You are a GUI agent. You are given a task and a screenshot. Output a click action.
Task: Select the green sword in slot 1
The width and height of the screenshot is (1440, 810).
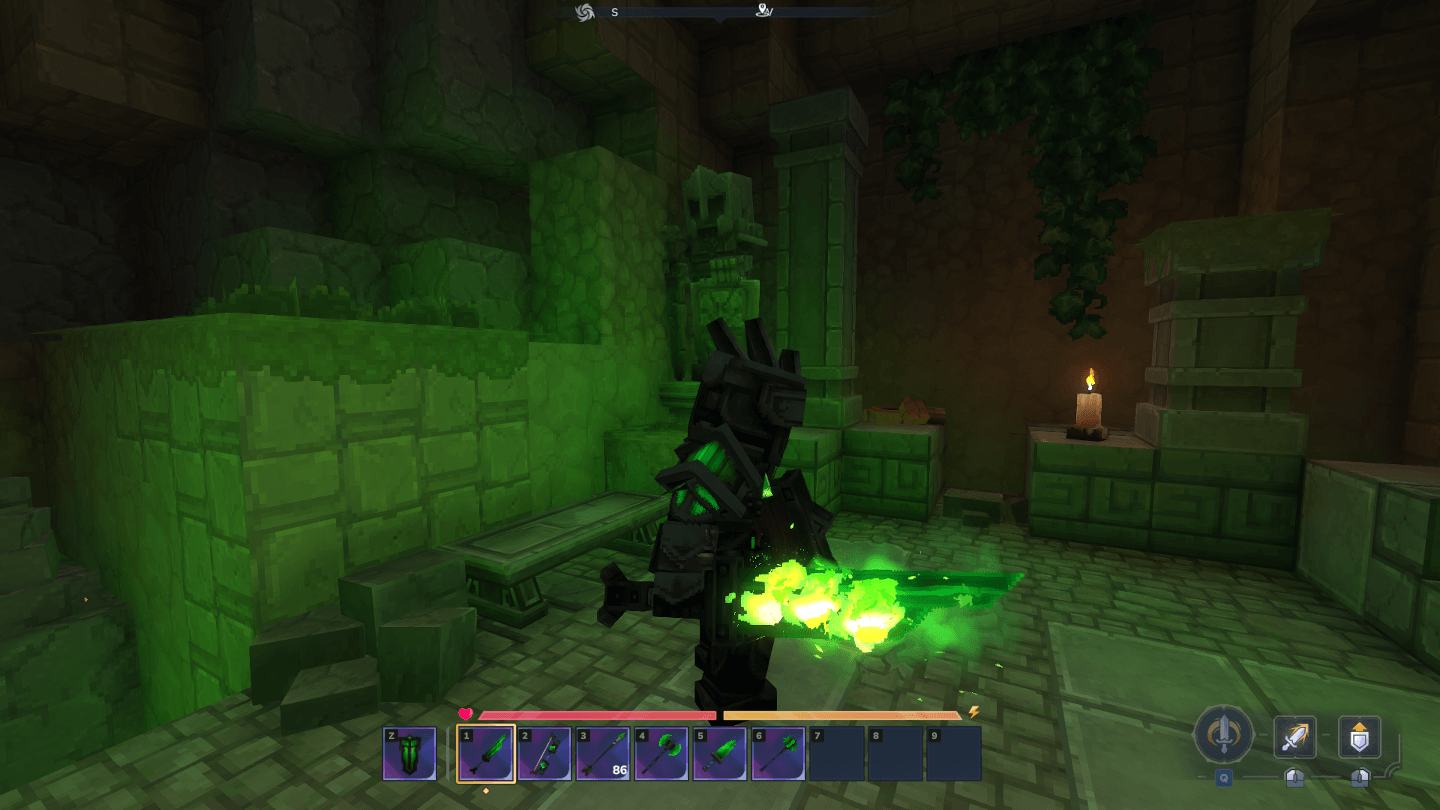(486, 753)
